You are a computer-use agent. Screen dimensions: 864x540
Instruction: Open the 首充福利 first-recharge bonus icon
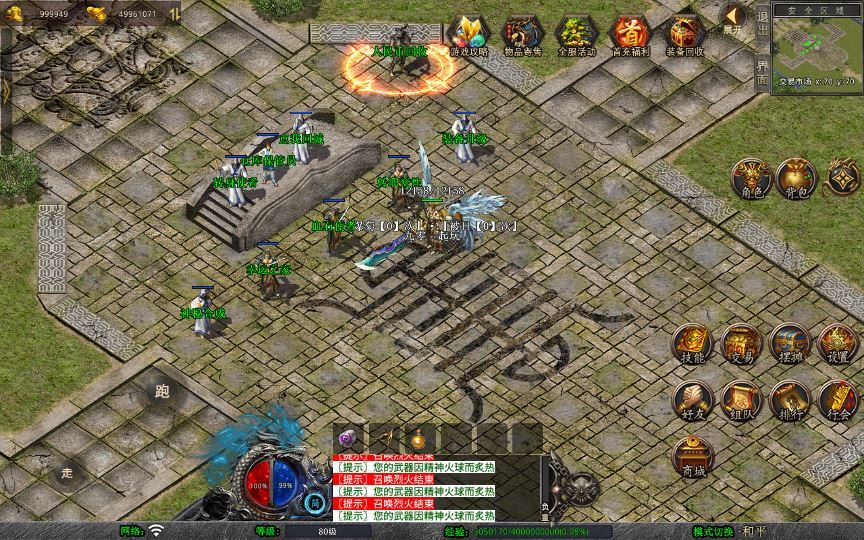point(630,35)
